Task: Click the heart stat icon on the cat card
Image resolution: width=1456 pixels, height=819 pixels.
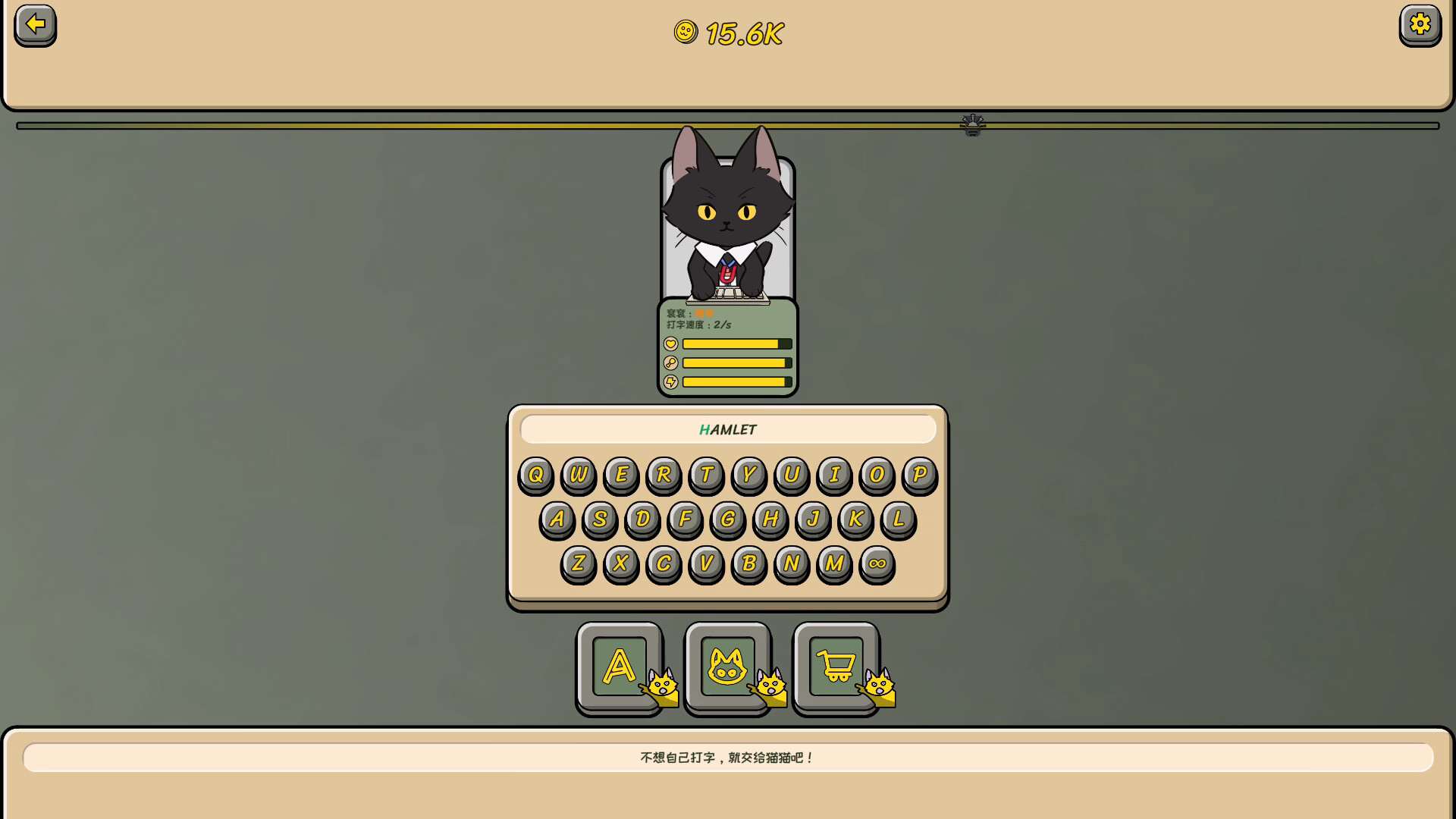Action: (671, 344)
